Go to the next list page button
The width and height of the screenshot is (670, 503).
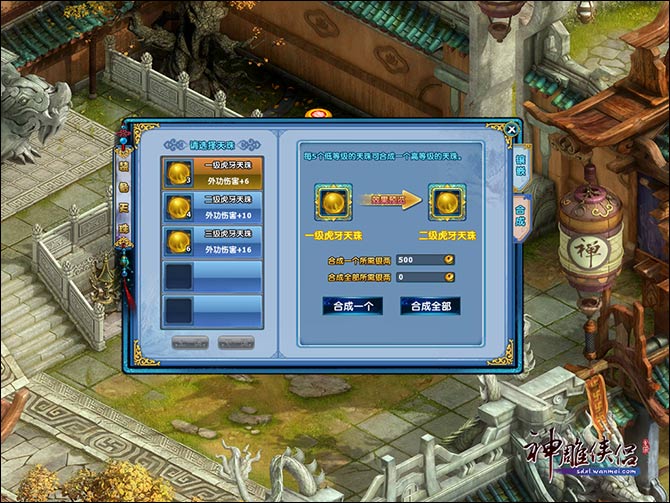click(236, 342)
